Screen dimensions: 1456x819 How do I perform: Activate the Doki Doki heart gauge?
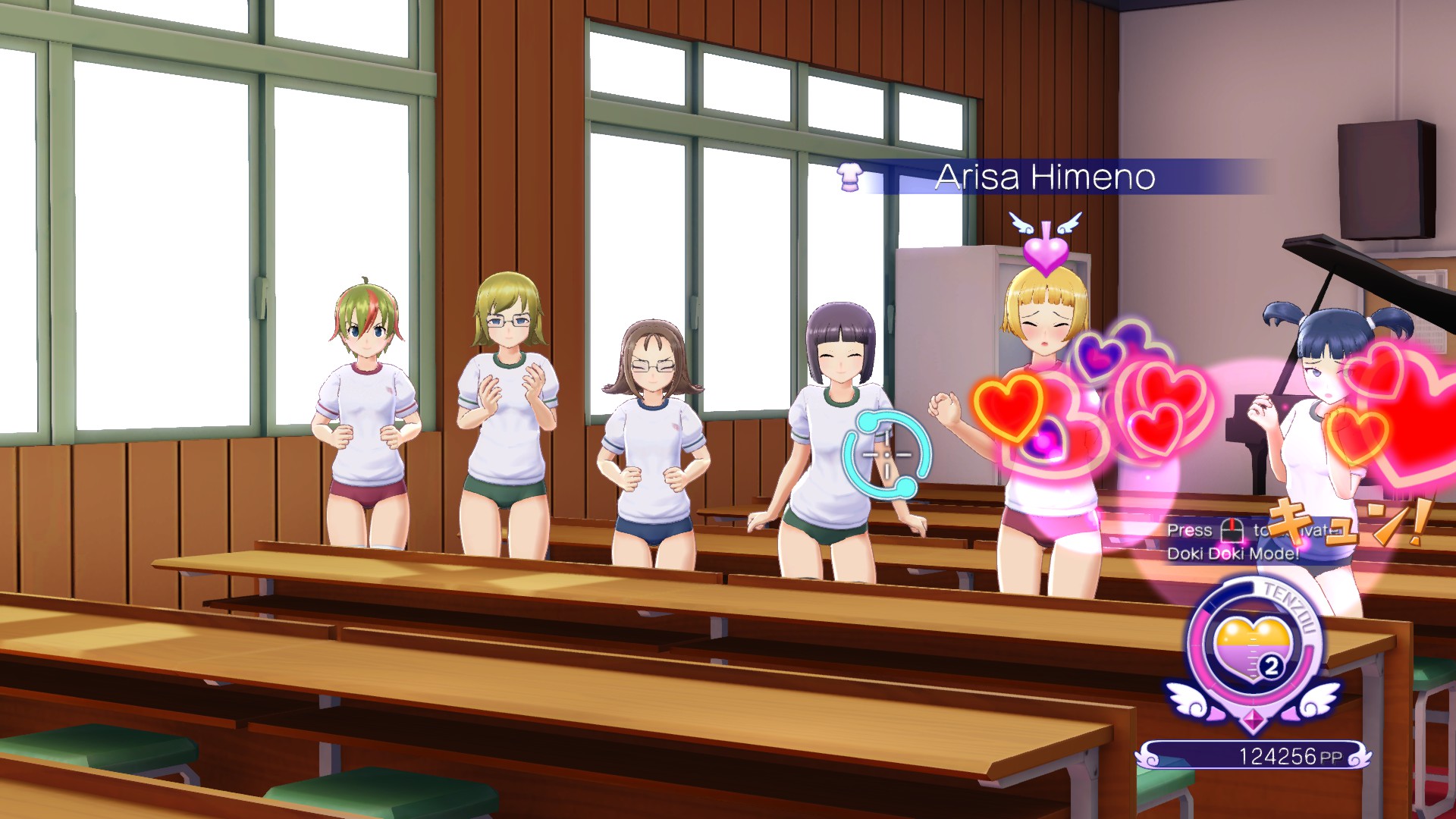coord(1253,650)
